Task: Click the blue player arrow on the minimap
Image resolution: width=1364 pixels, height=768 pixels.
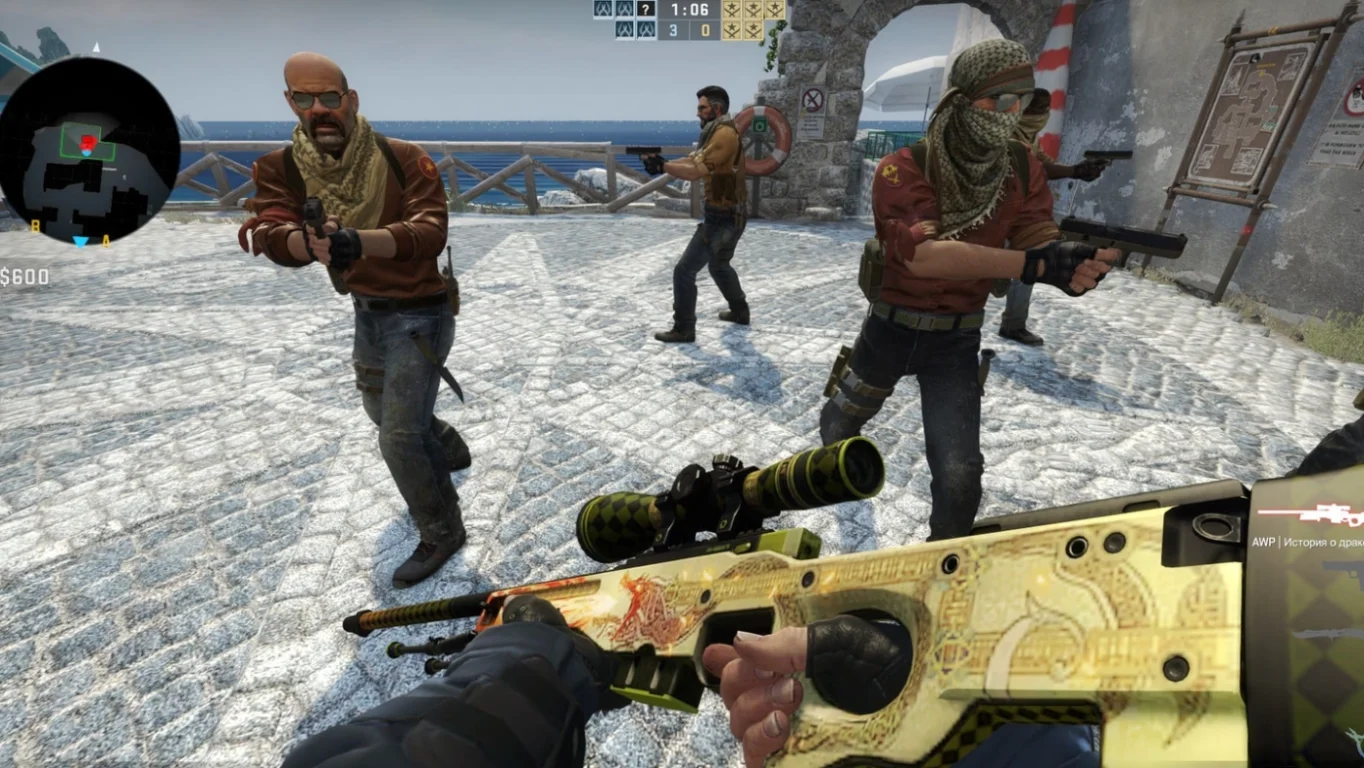Action: coord(80,242)
